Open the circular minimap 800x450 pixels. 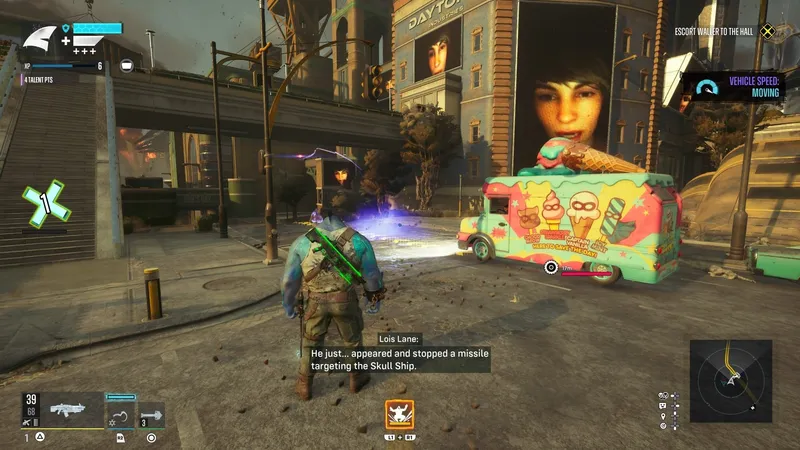pyautogui.click(x=731, y=379)
